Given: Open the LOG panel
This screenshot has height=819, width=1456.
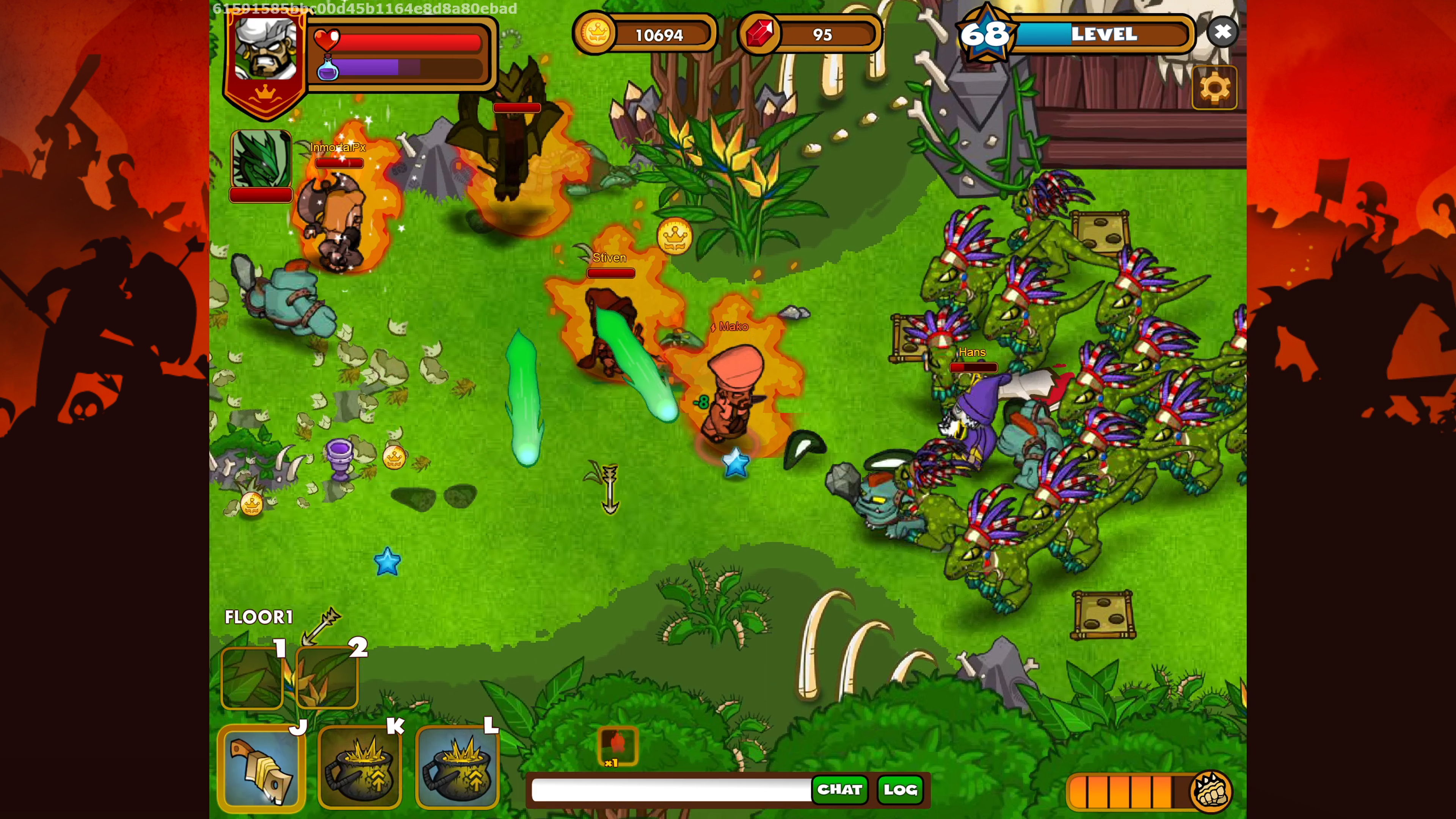Looking at the screenshot, I should click(900, 789).
